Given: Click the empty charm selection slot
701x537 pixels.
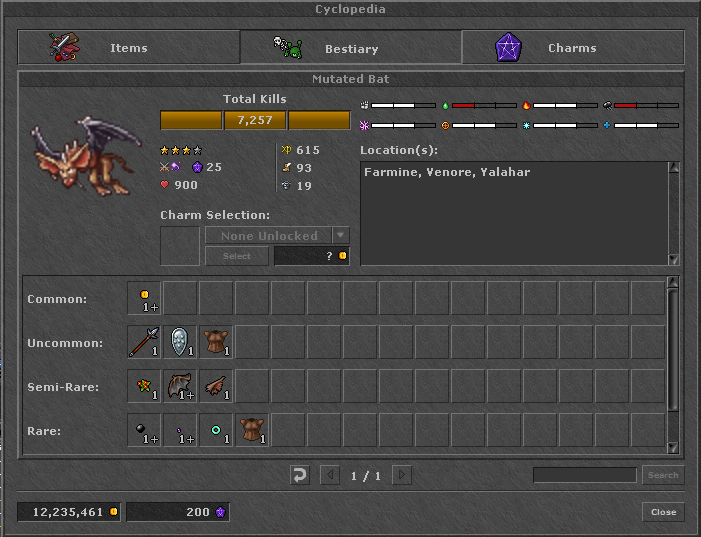Looking at the screenshot, I should (180, 246).
